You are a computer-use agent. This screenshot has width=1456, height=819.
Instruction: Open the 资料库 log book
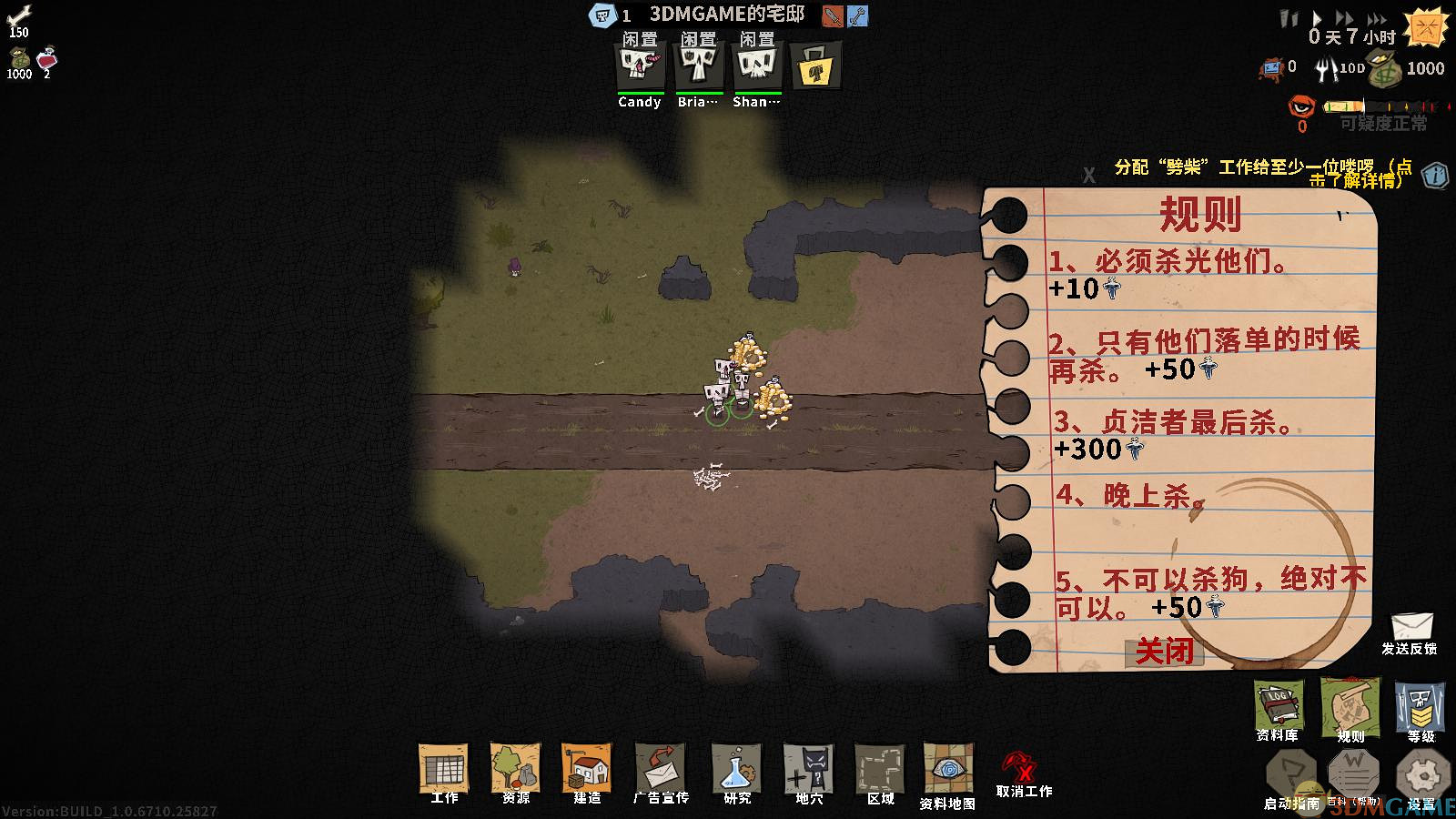tap(1278, 706)
